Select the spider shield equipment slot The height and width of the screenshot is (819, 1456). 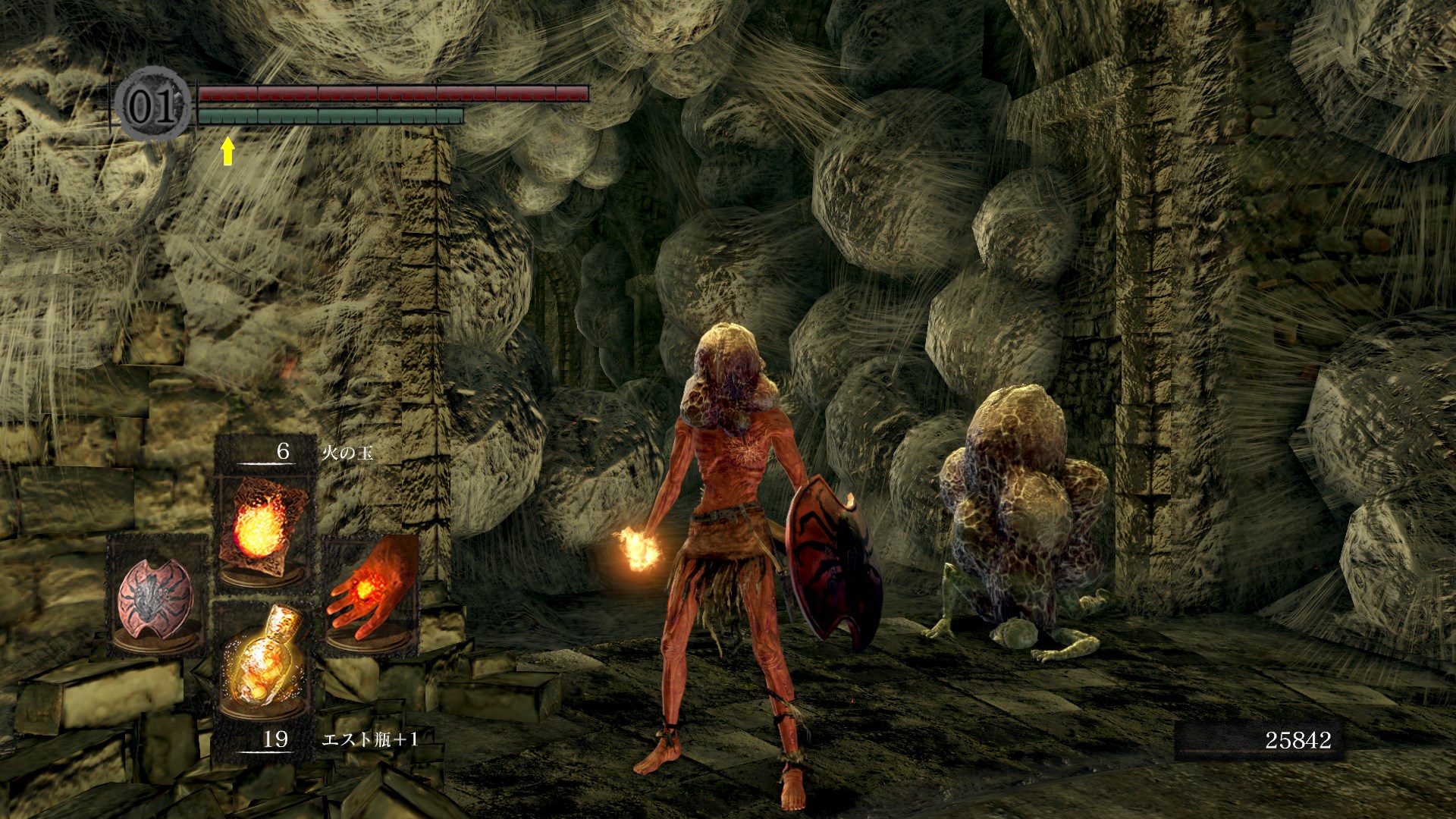[x=155, y=595]
